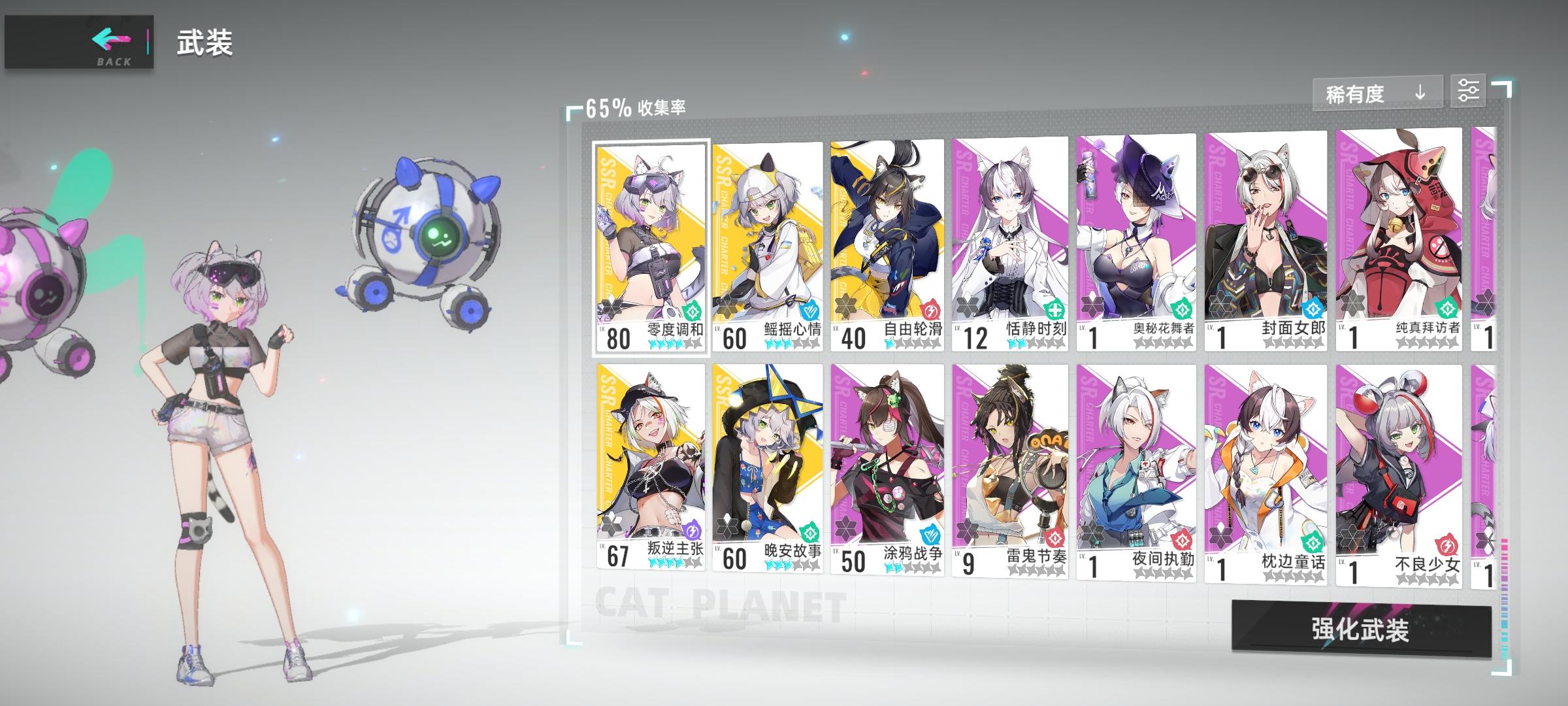
Task: Click the red lightning badge on 不良少女 card
Action: click(1448, 545)
